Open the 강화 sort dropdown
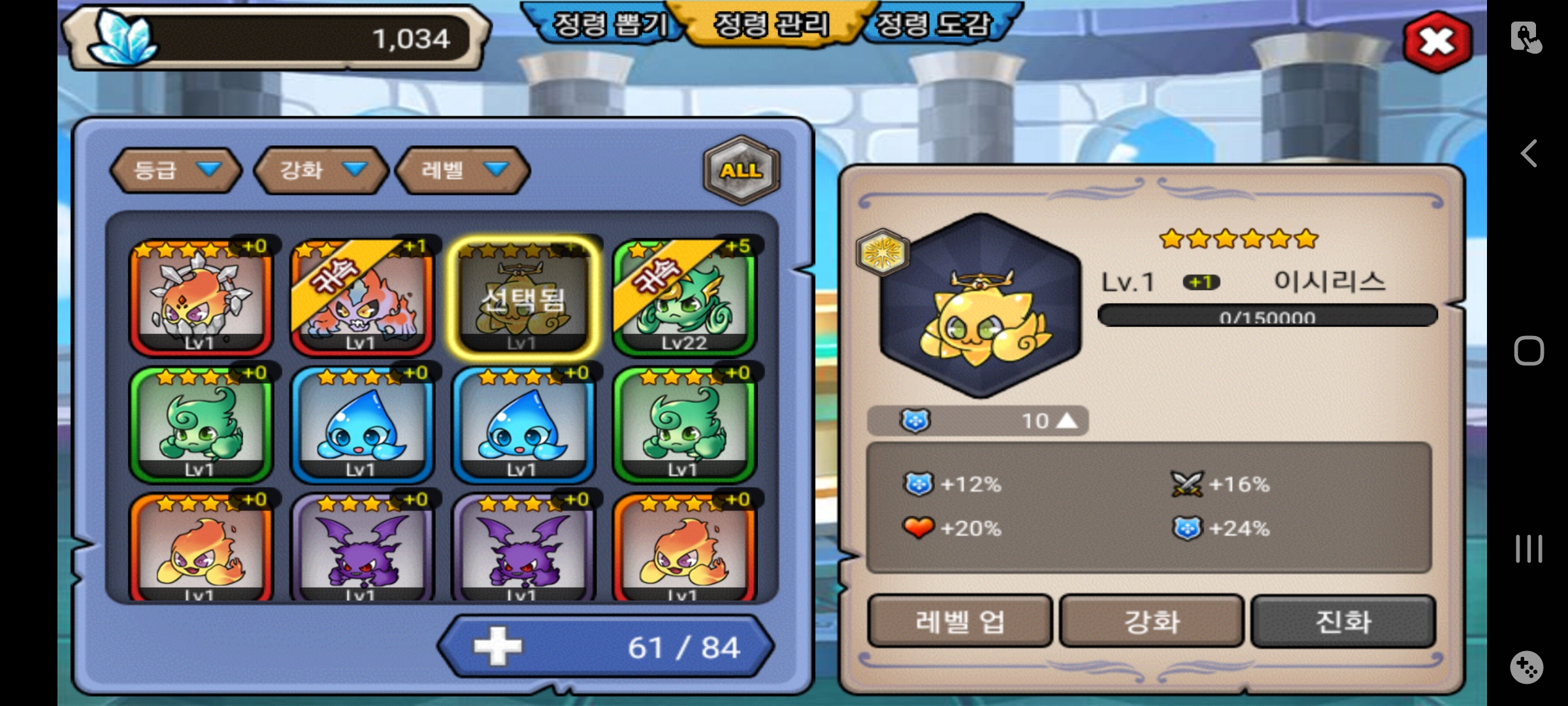Viewport: 1568px width, 706px height. pos(321,170)
